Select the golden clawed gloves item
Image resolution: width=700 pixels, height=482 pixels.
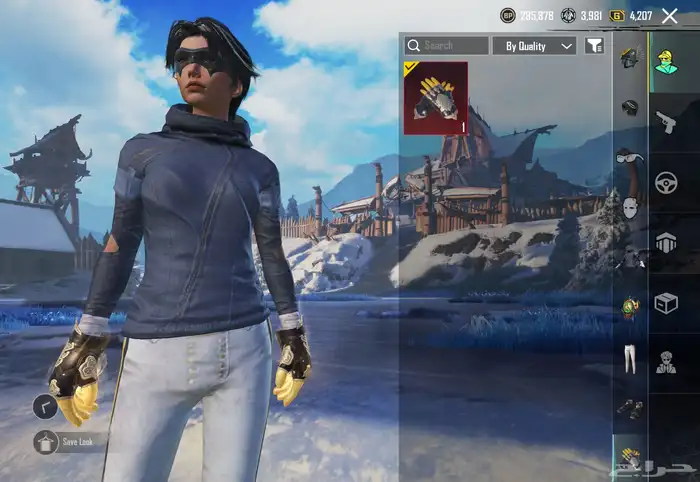pyautogui.click(x=435, y=98)
